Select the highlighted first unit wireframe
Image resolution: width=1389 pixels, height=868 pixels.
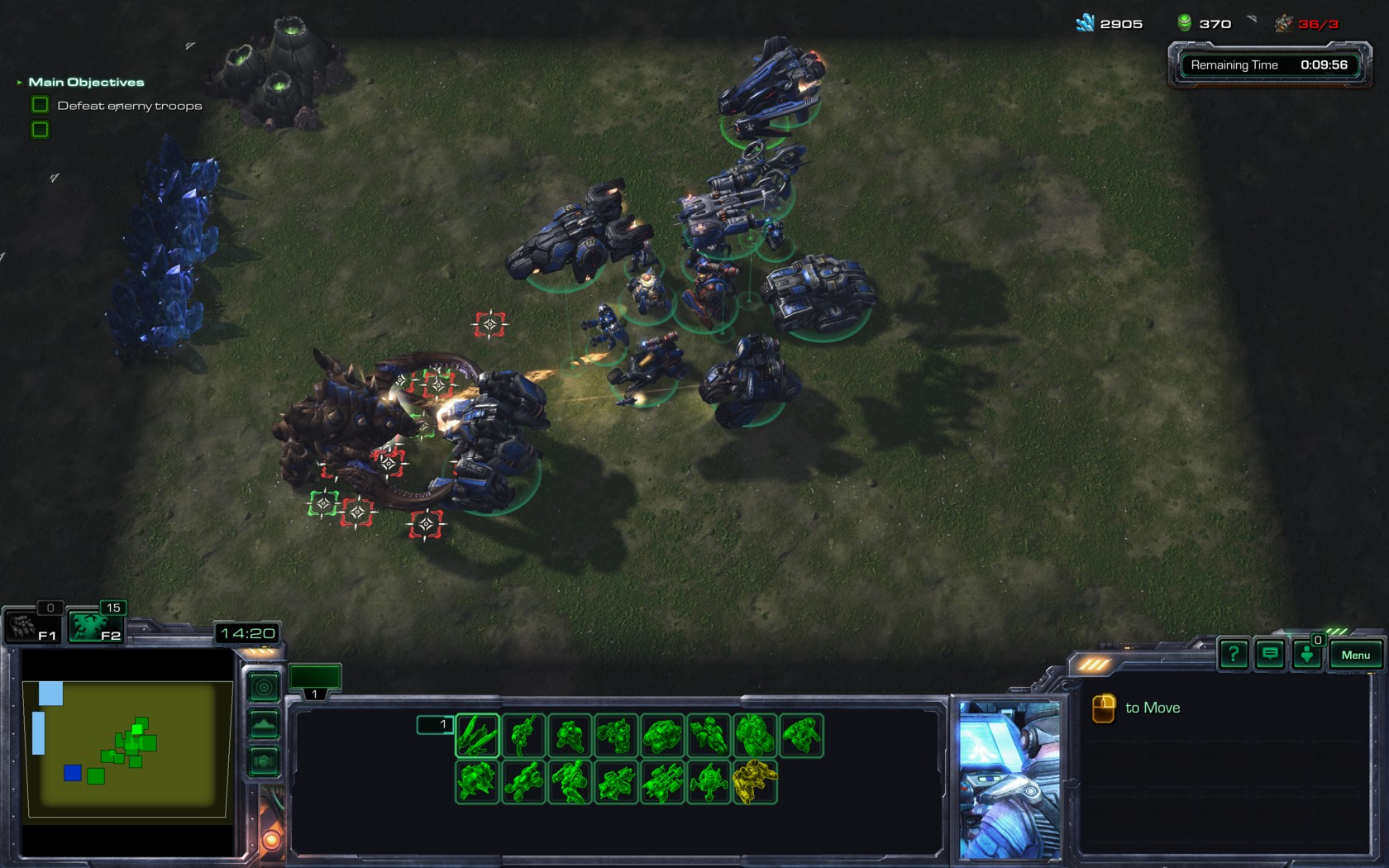(x=477, y=735)
